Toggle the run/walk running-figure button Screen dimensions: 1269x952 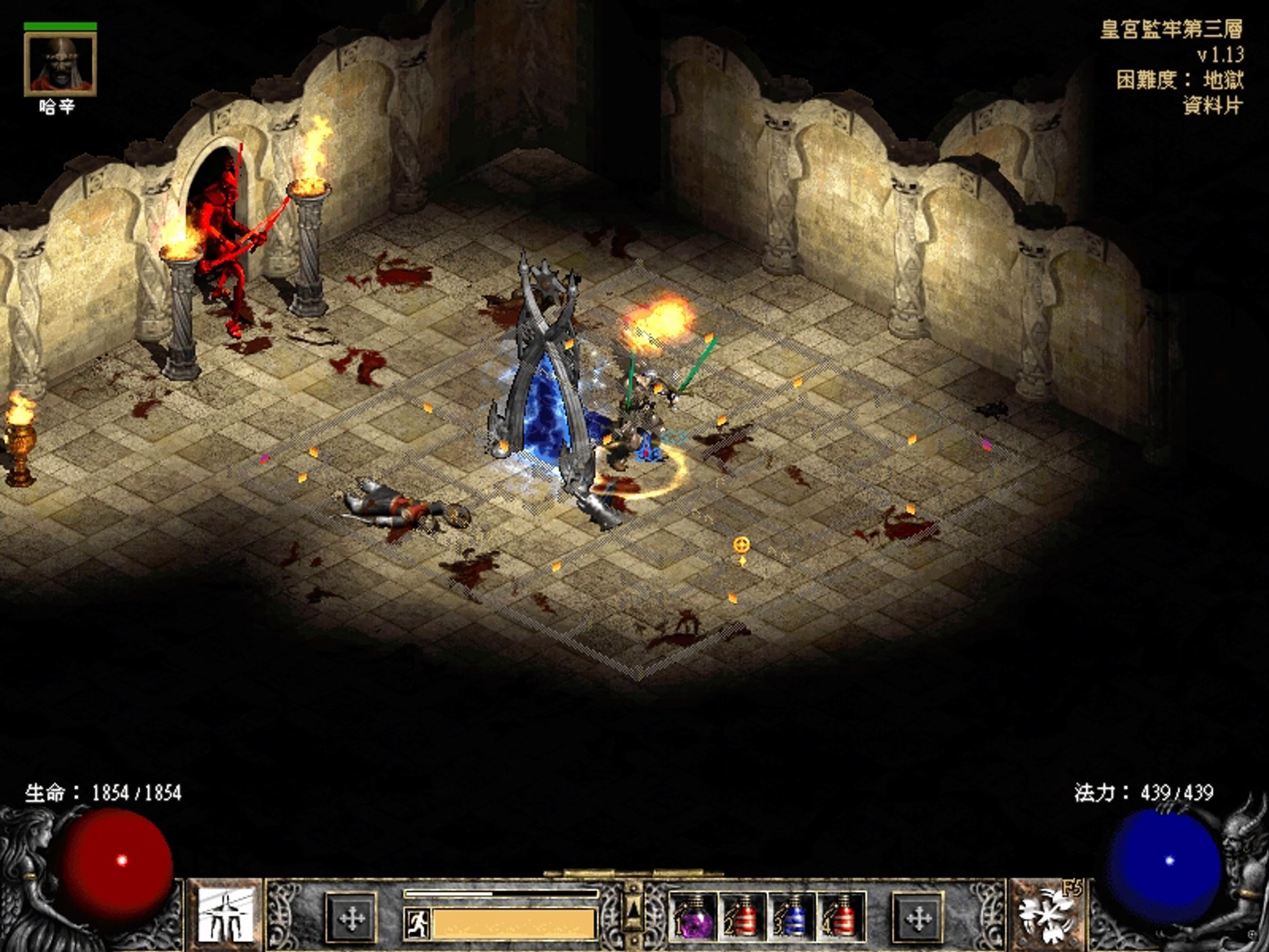pyautogui.click(x=417, y=923)
